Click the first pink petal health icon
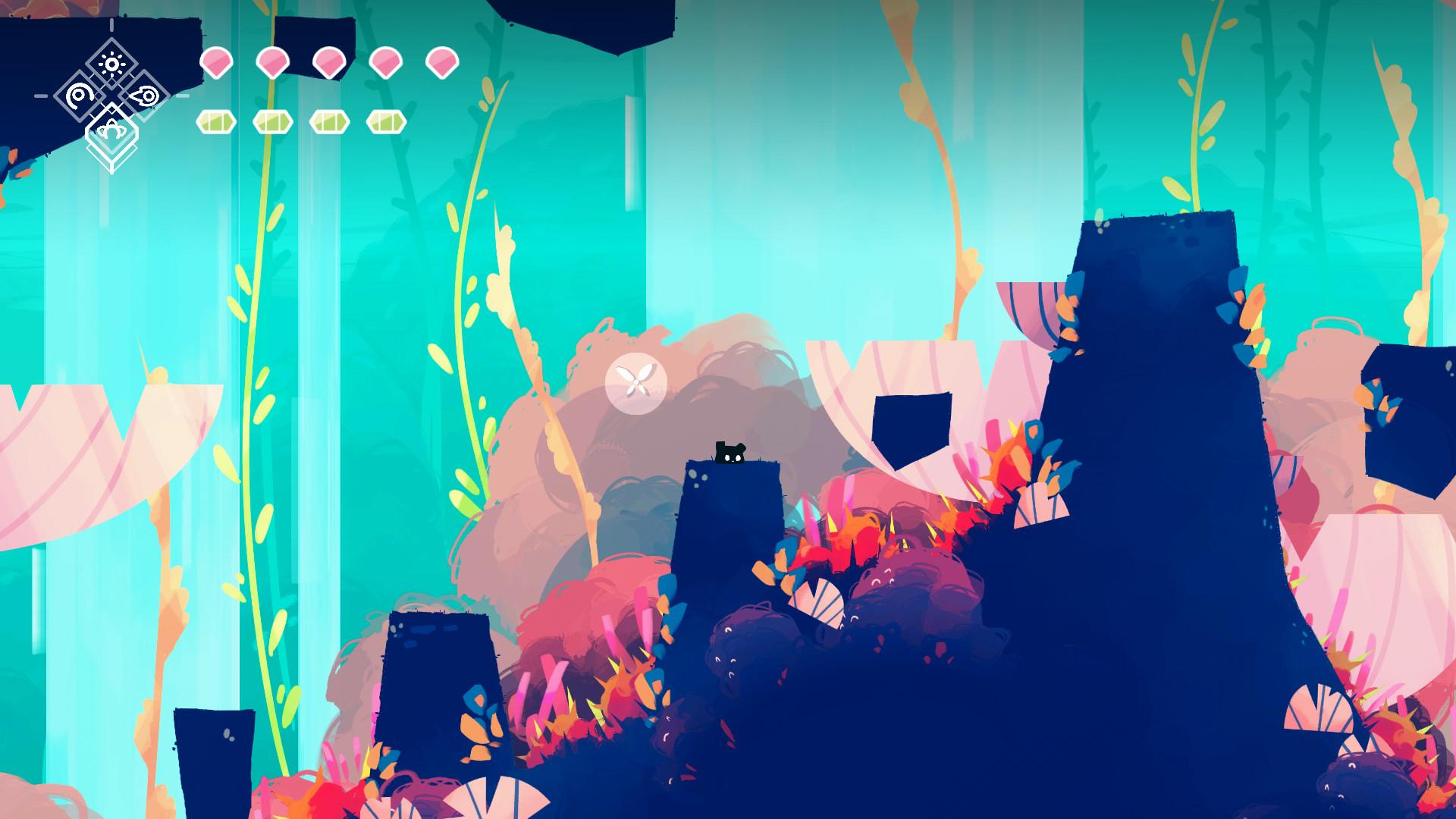The width and height of the screenshot is (1456, 819). (217, 63)
